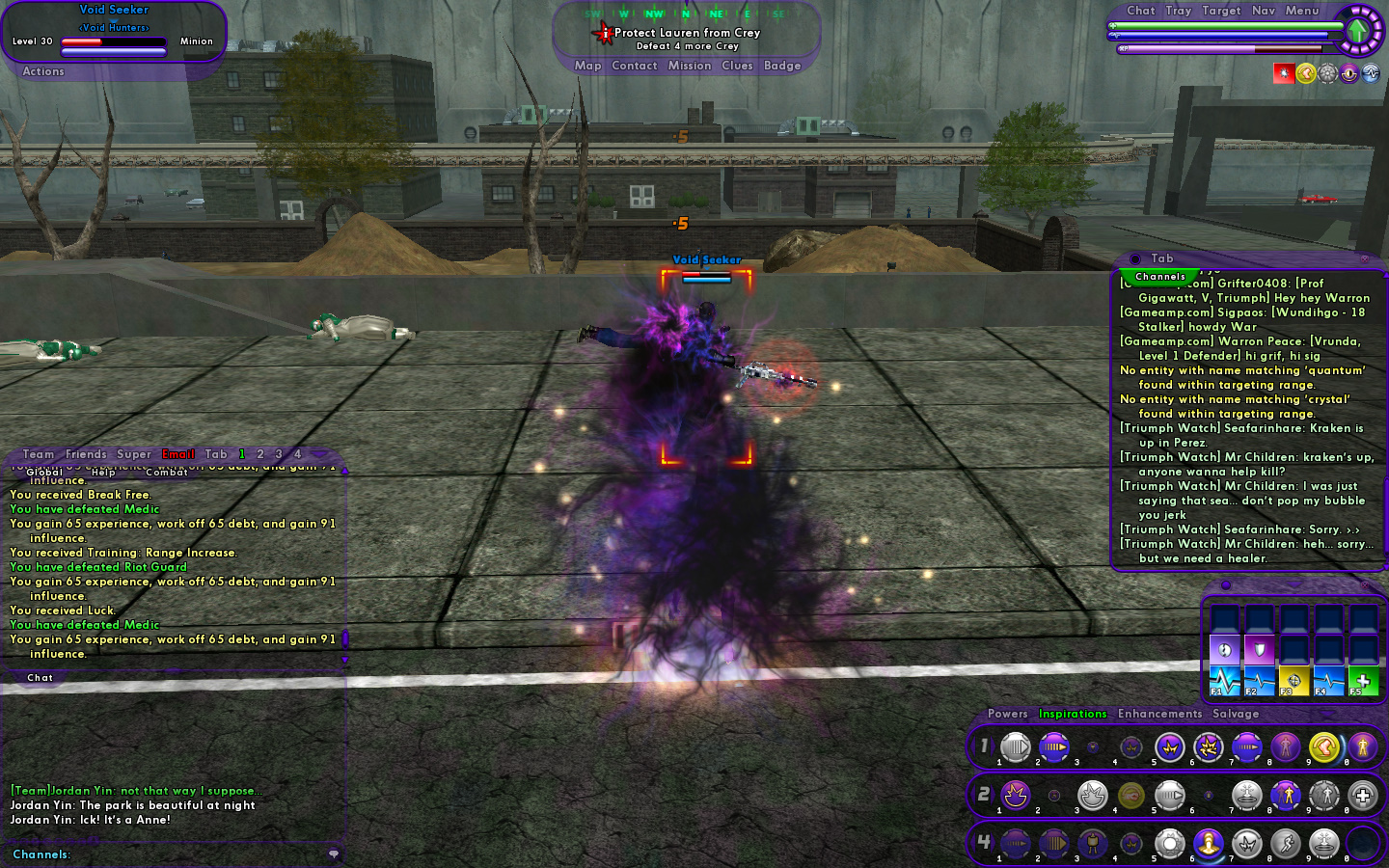The width and height of the screenshot is (1389, 868).
Task: Open the Clues panel
Action: click(x=737, y=66)
